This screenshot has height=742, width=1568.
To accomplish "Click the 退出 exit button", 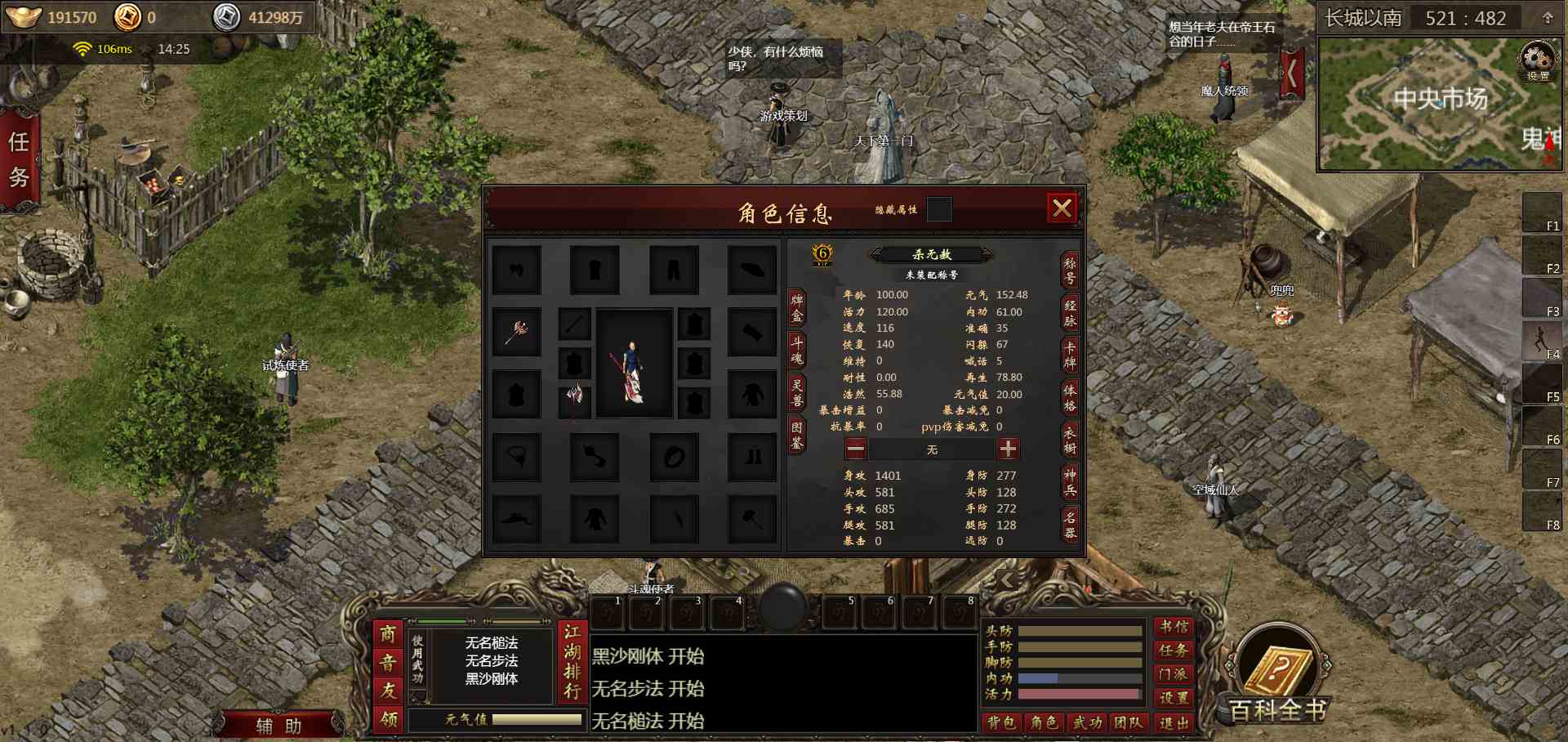I will 1173,722.
